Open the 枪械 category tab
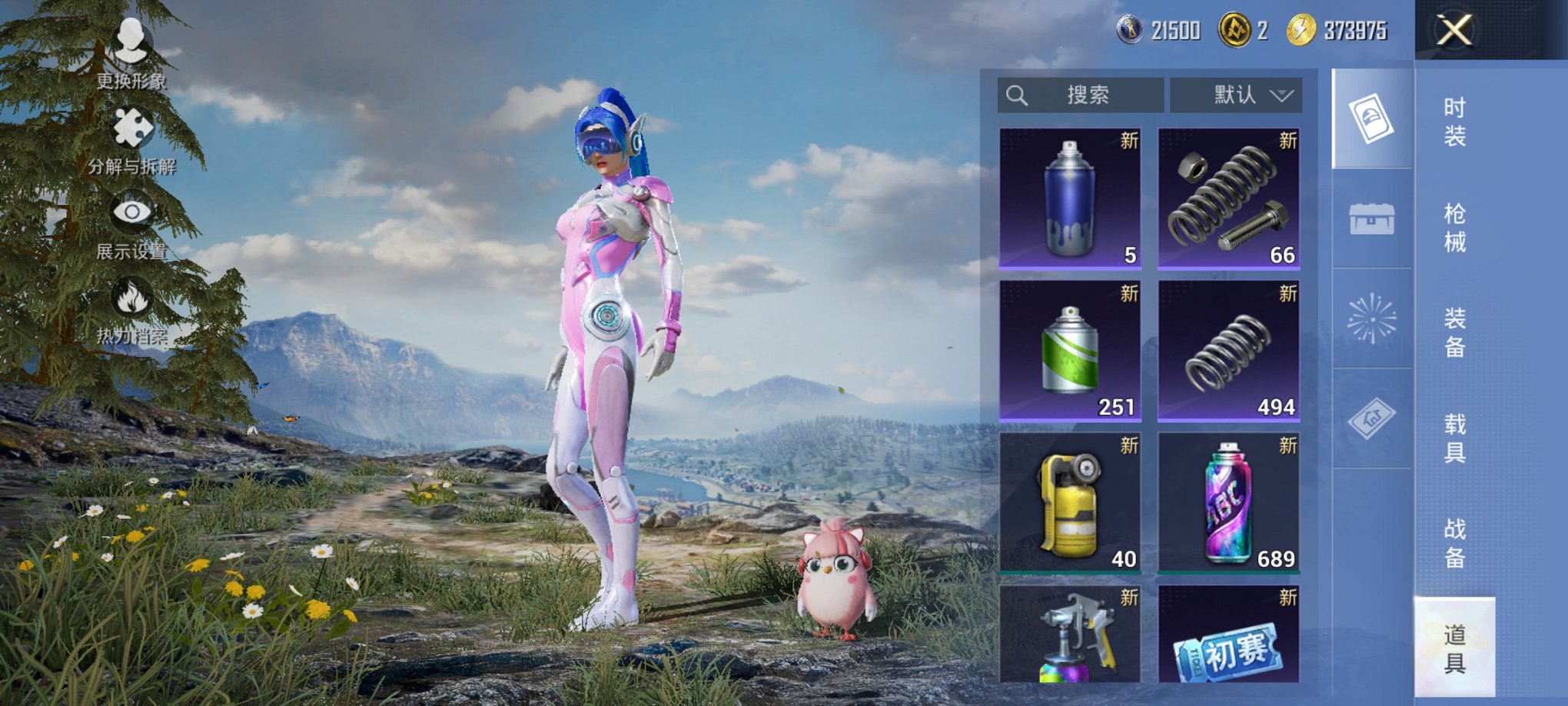This screenshot has width=1568, height=706. click(1454, 228)
